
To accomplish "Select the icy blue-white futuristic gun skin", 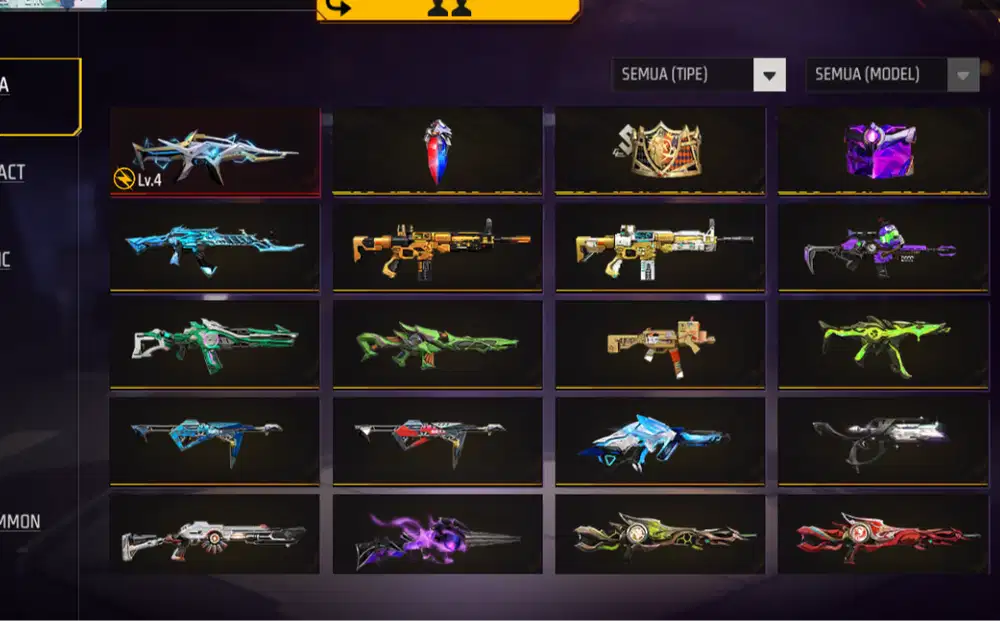I will click(x=660, y=440).
